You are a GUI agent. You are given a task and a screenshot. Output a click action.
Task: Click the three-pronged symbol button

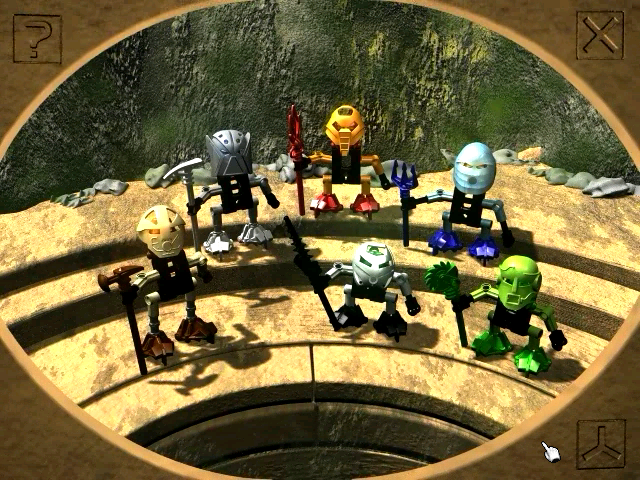click(601, 443)
